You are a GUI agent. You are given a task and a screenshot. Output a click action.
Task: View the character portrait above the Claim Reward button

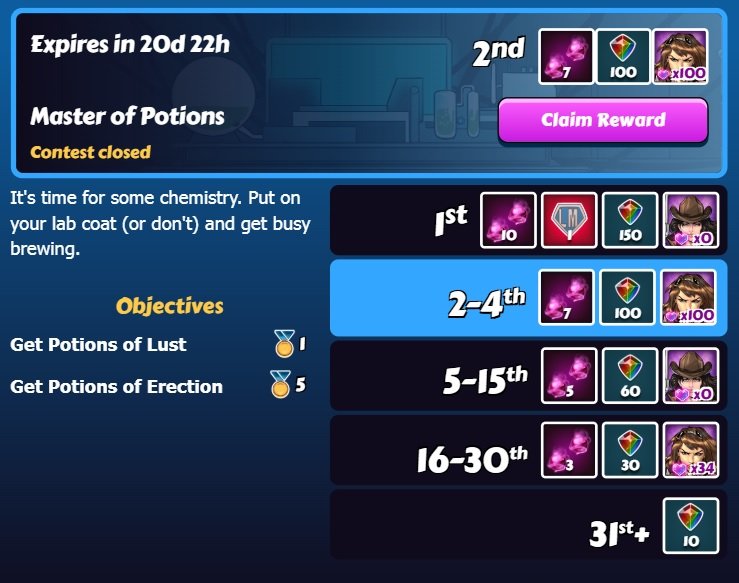click(680, 56)
